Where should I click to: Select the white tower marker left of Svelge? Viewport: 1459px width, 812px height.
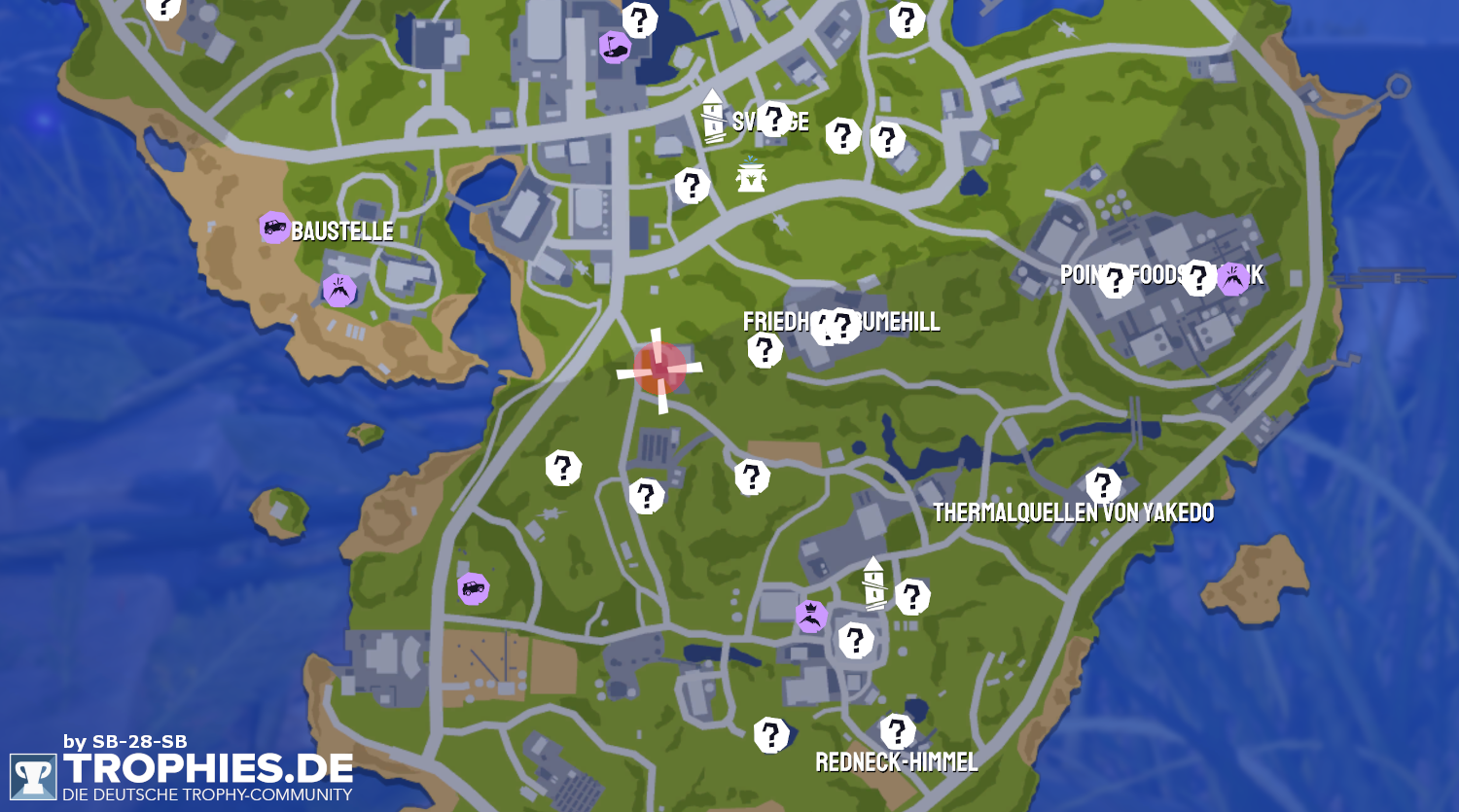714,117
